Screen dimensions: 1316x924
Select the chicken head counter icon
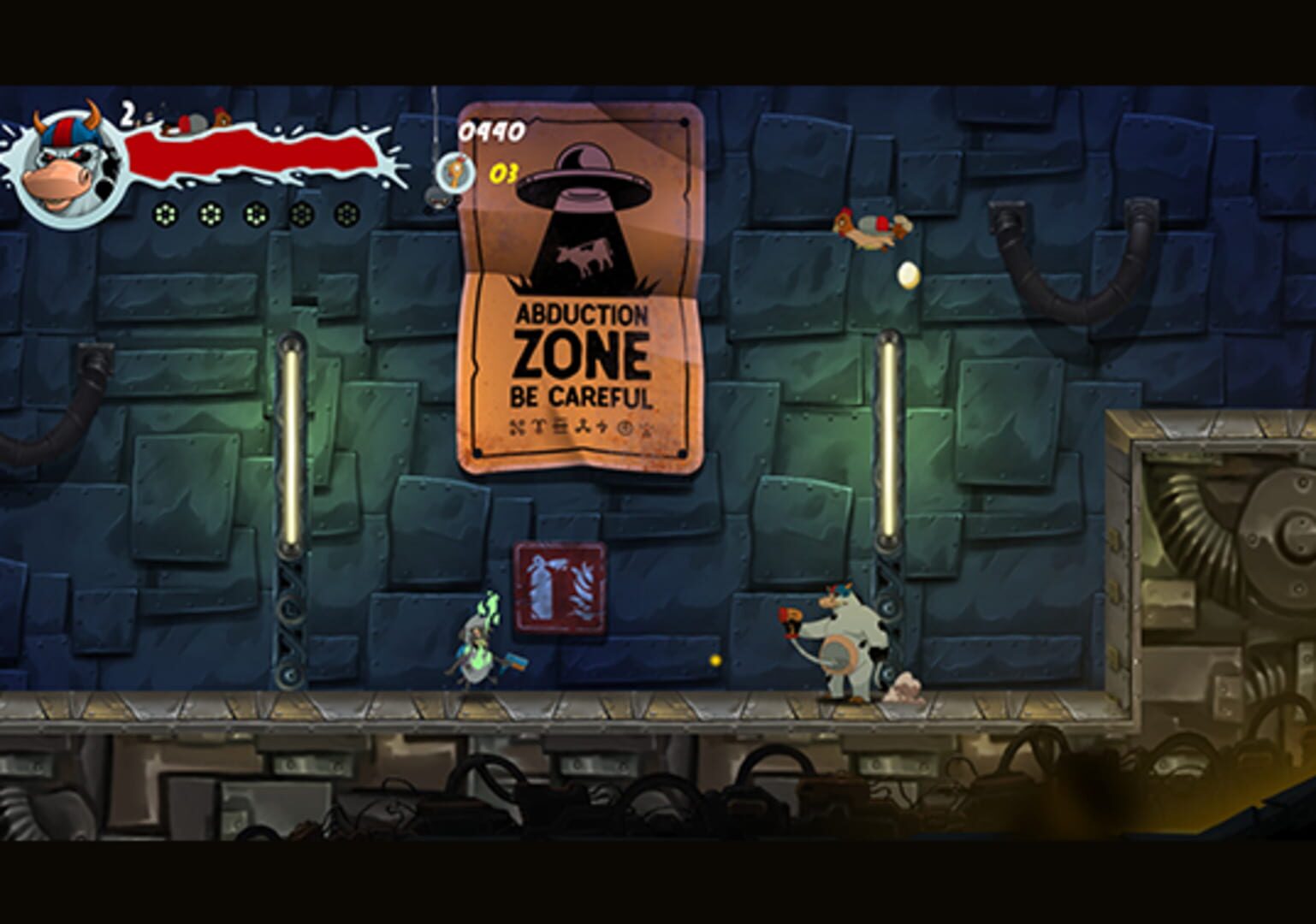(454, 173)
